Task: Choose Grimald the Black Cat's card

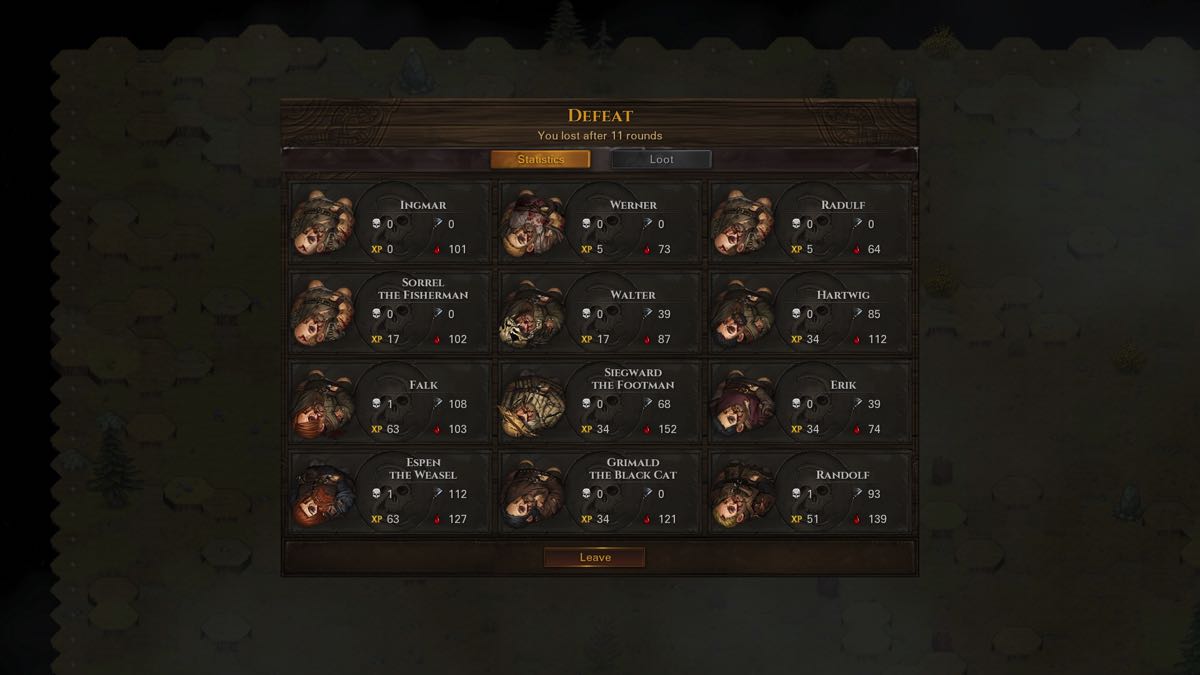Action: point(600,492)
